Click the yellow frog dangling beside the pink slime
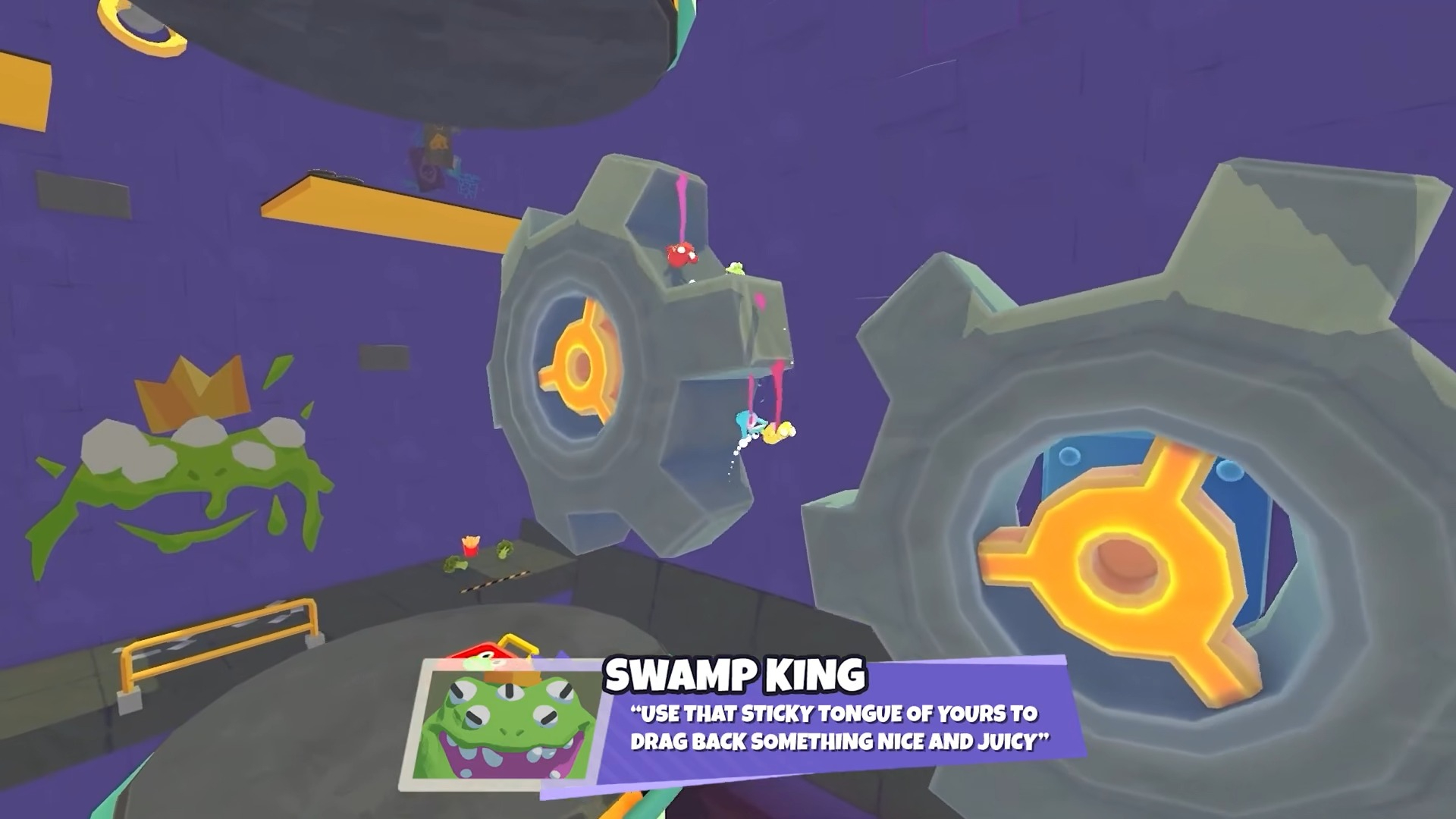Viewport: 1456px width, 819px height. click(777, 431)
